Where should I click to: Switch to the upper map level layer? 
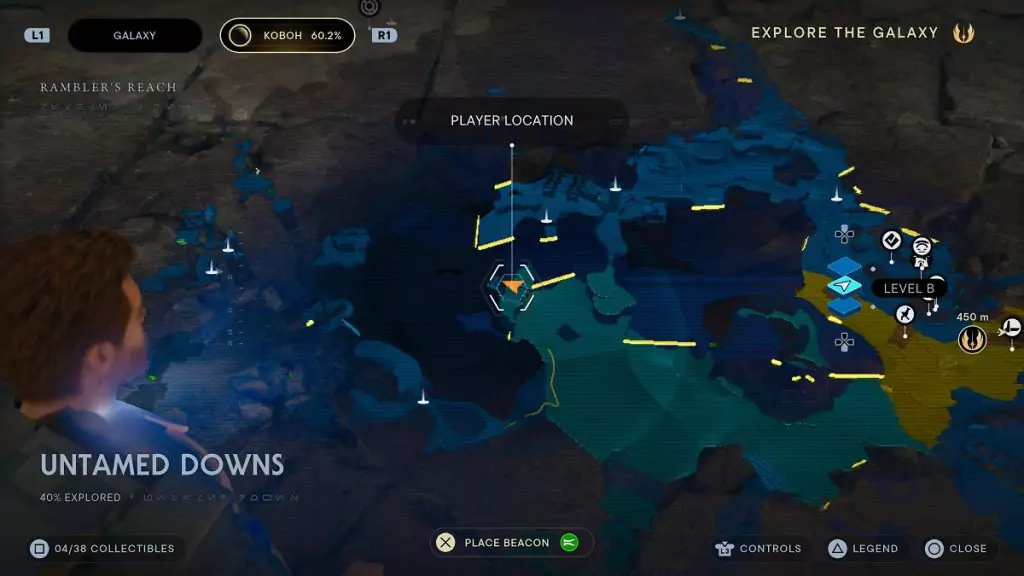click(x=845, y=267)
